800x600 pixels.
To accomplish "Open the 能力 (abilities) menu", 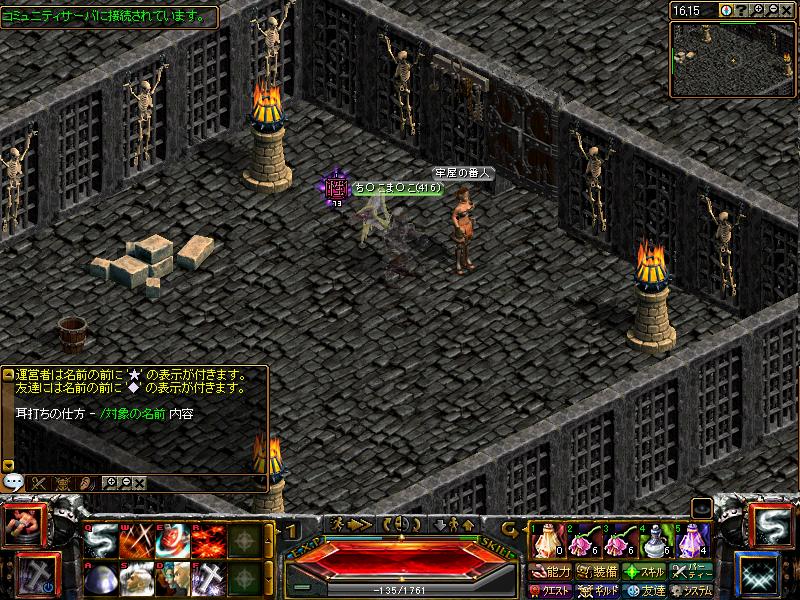I will 550,572.
